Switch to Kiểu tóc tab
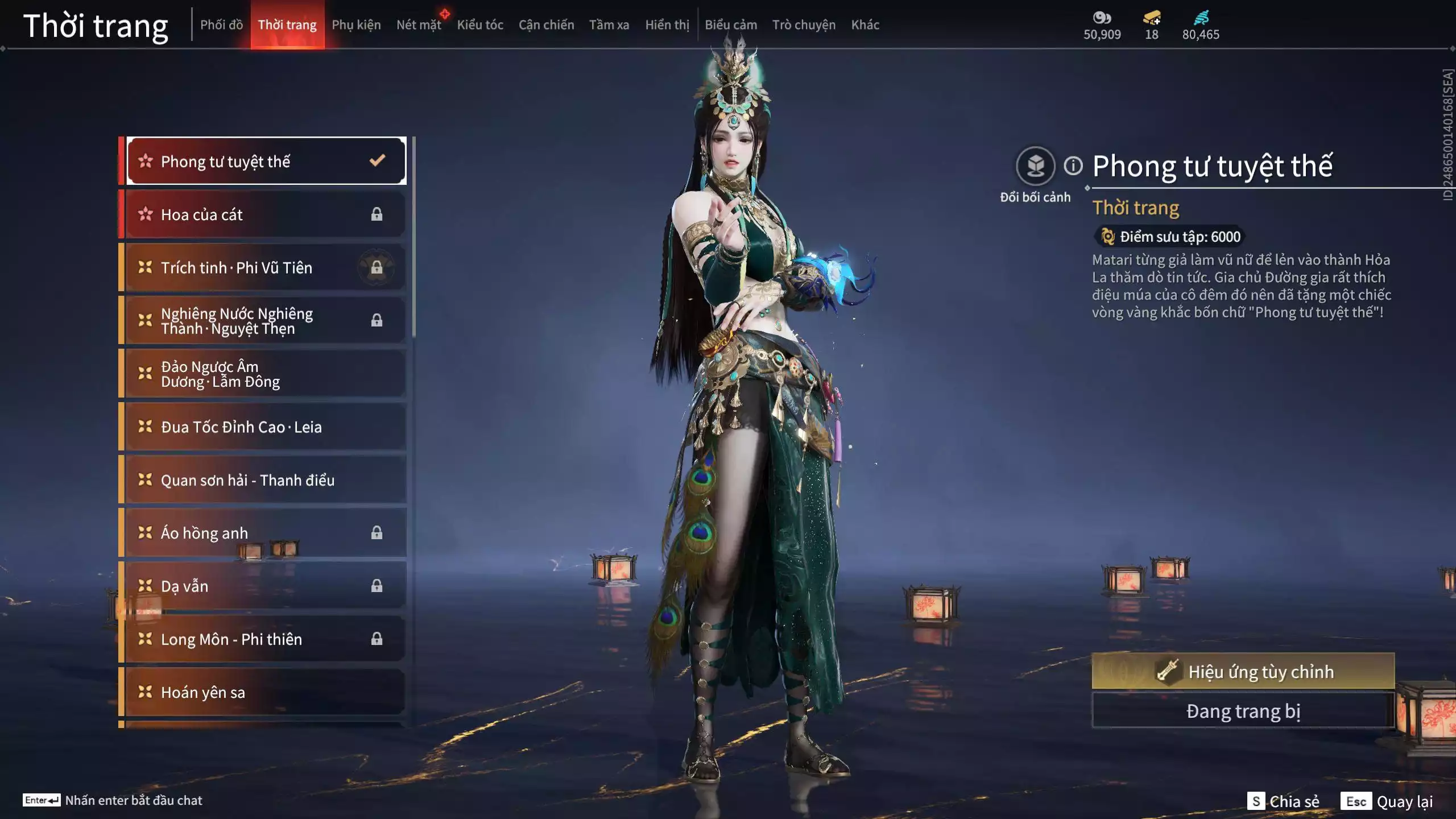The image size is (1456, 819). [480, 25]
